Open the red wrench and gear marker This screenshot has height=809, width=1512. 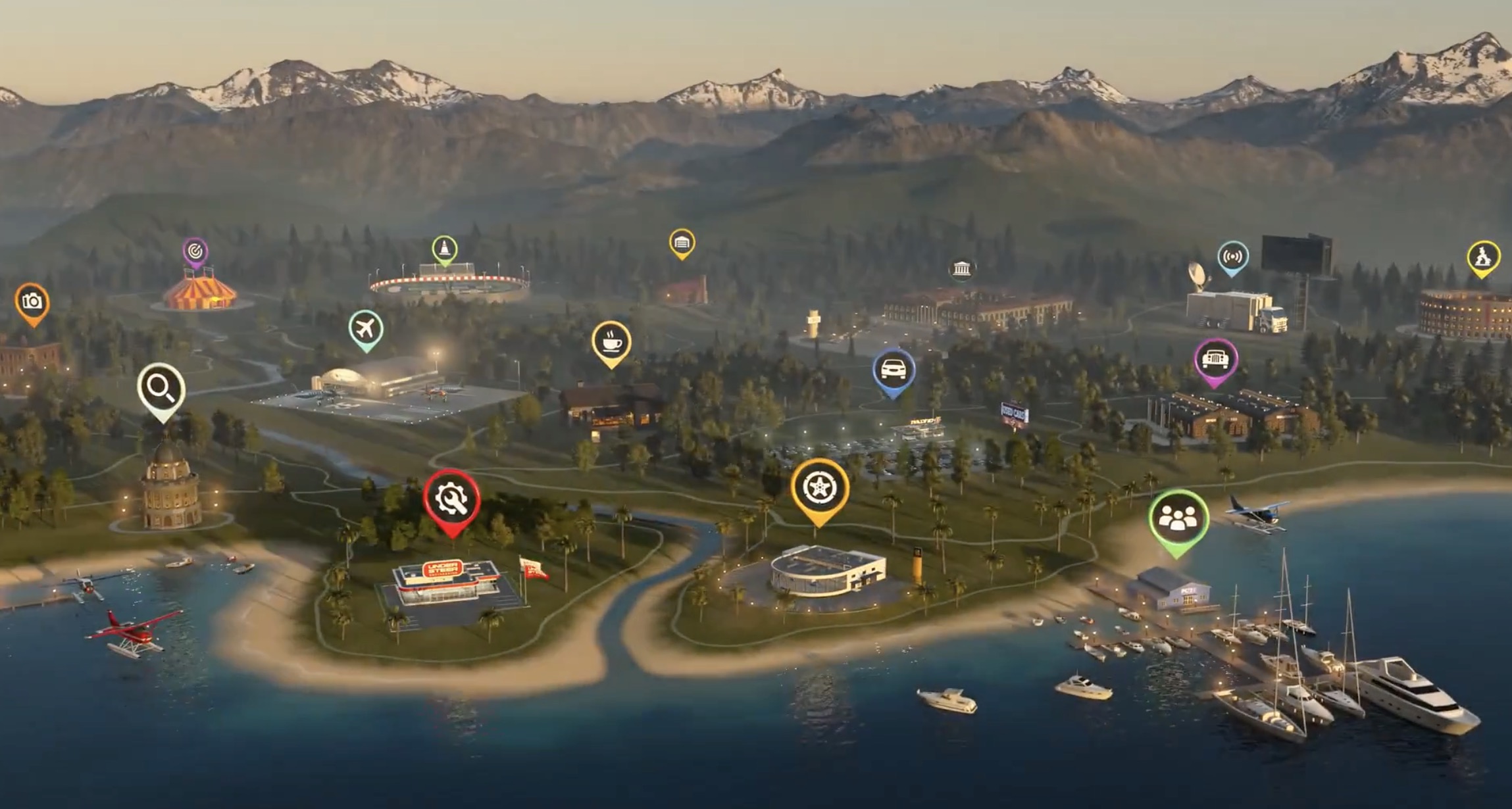click(451, 499)
